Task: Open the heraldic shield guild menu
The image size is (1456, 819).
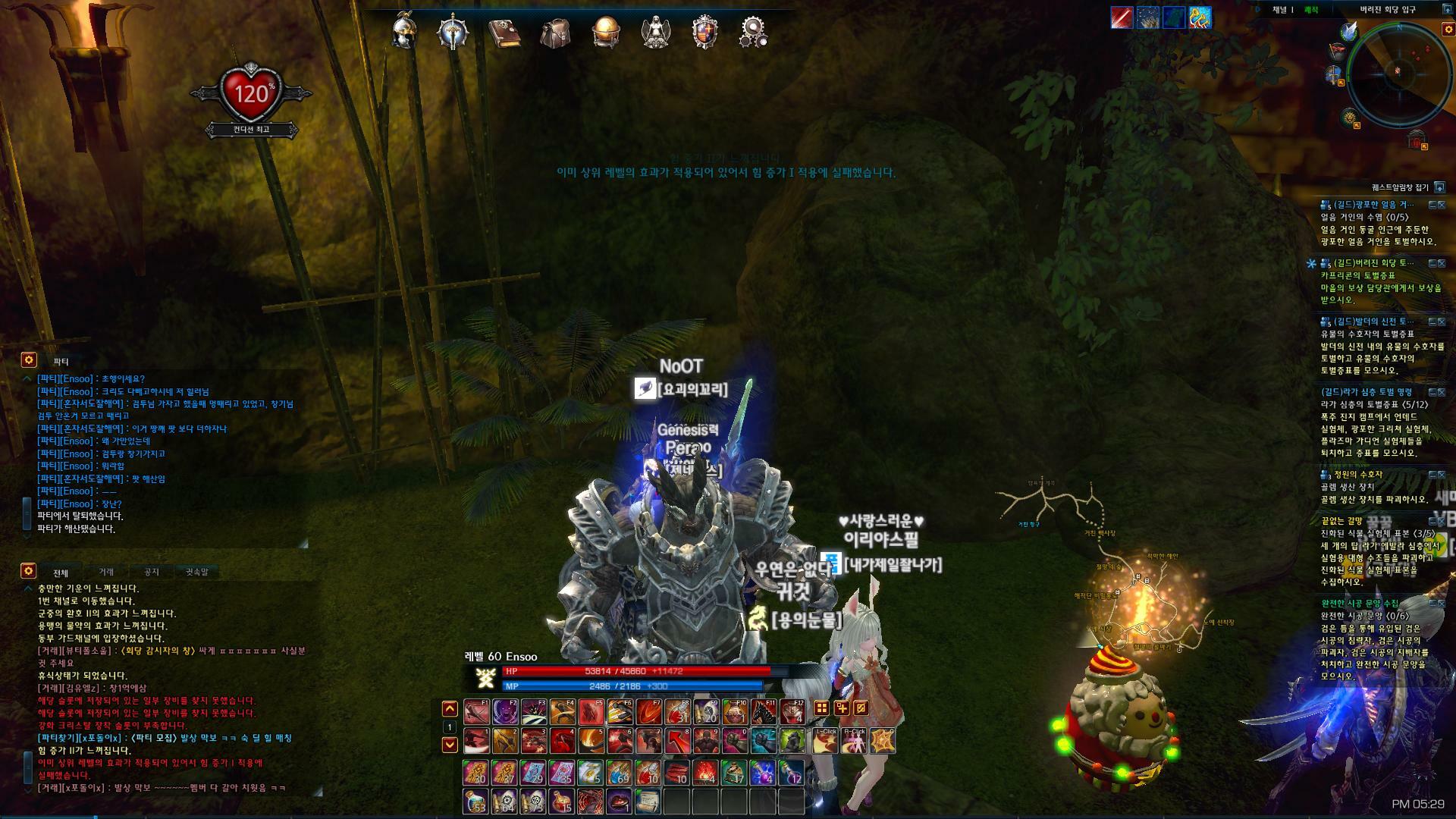Action: click(704, 33)
